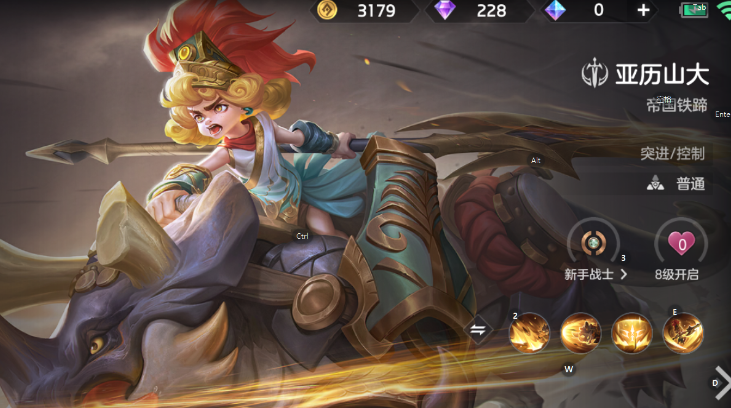Select the gold coin currency icon
731x408 pixels.
pos(325,11)
